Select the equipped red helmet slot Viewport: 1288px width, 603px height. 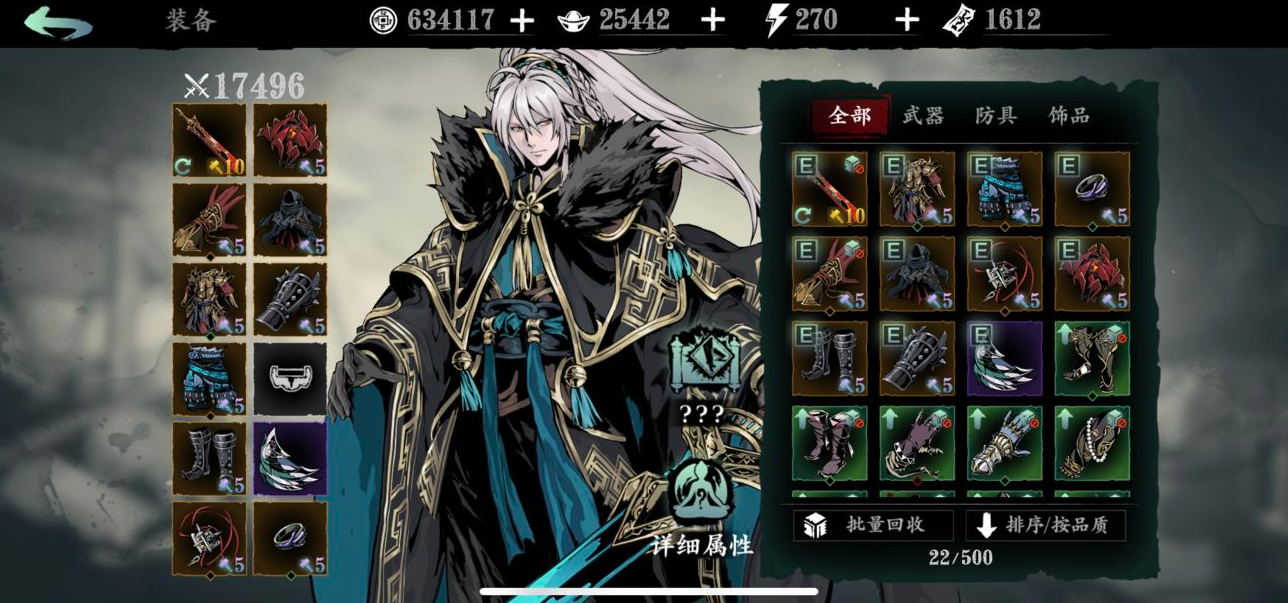click(x=290, y=140)
